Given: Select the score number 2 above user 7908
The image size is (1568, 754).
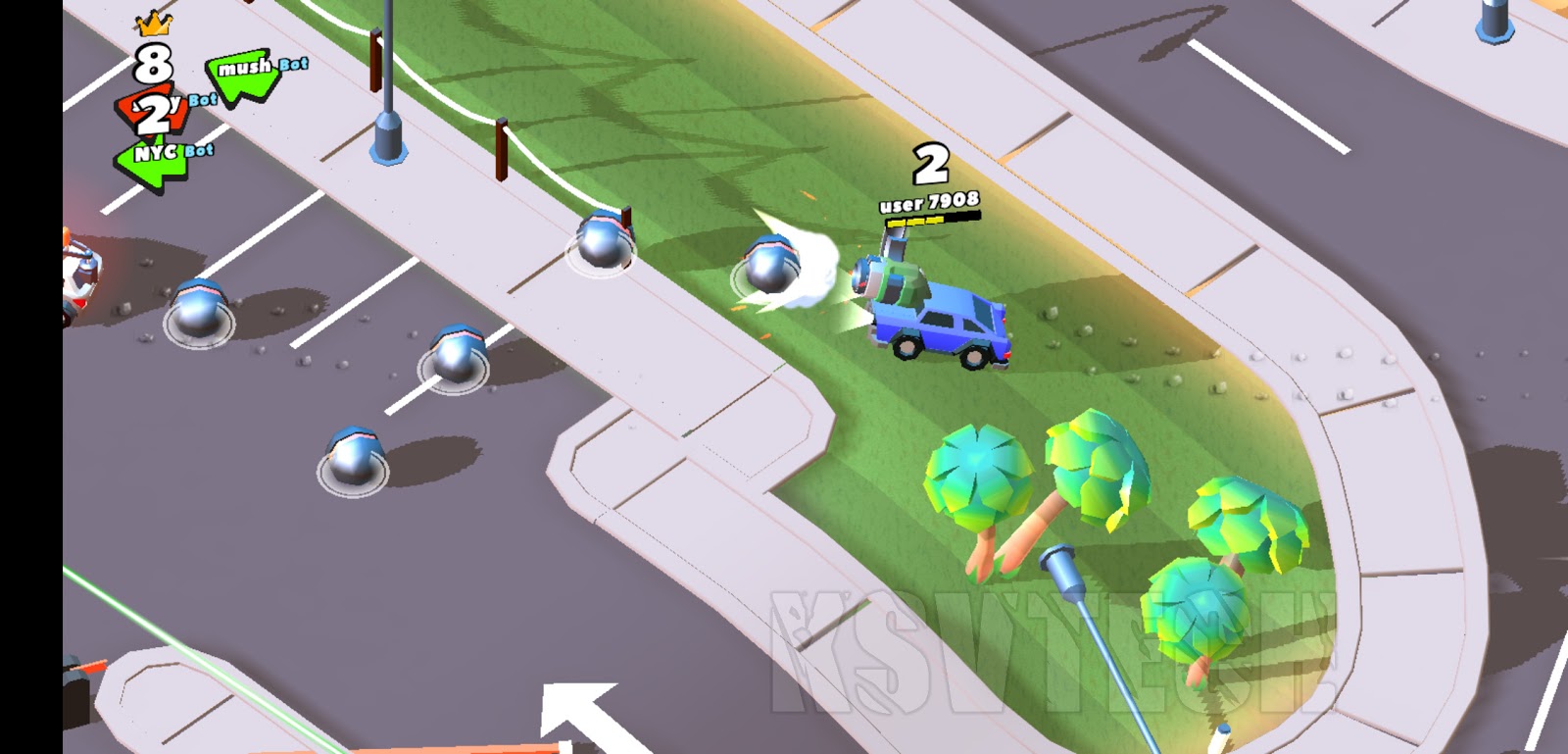Looking at the screenshot, I should (931, 162).
